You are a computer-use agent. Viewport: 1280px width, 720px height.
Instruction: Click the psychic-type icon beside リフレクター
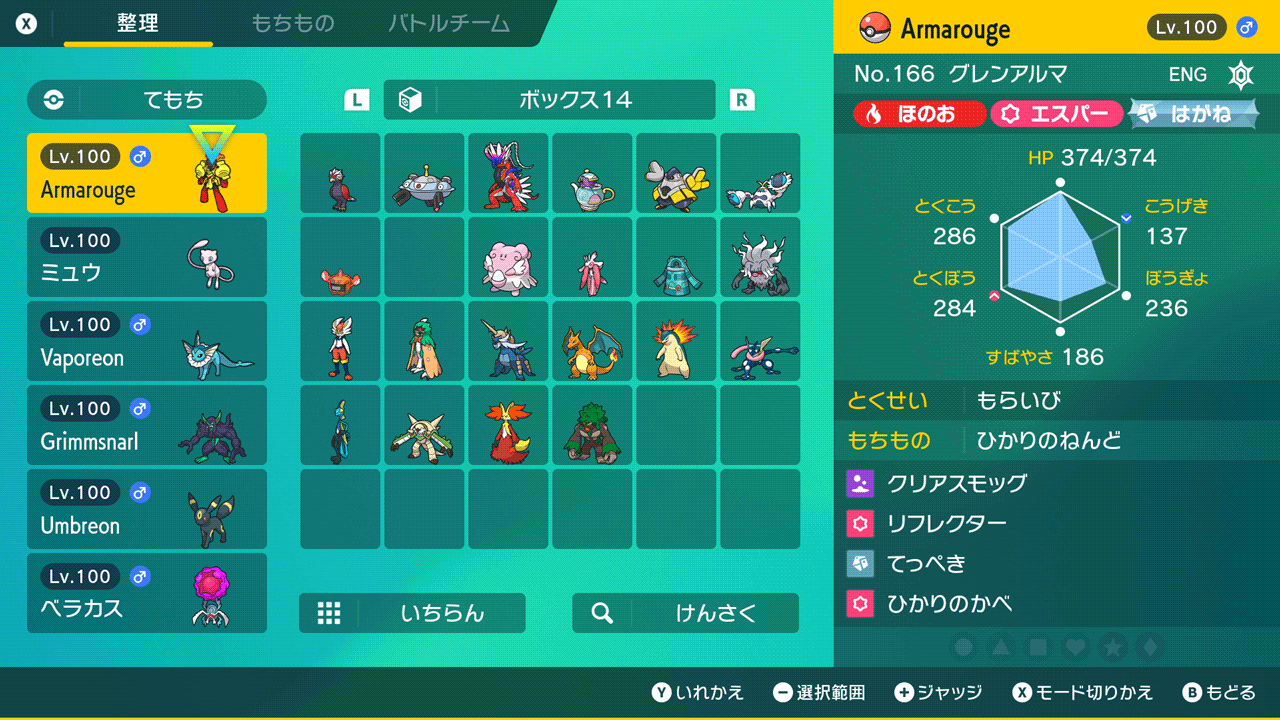[860, 523]
